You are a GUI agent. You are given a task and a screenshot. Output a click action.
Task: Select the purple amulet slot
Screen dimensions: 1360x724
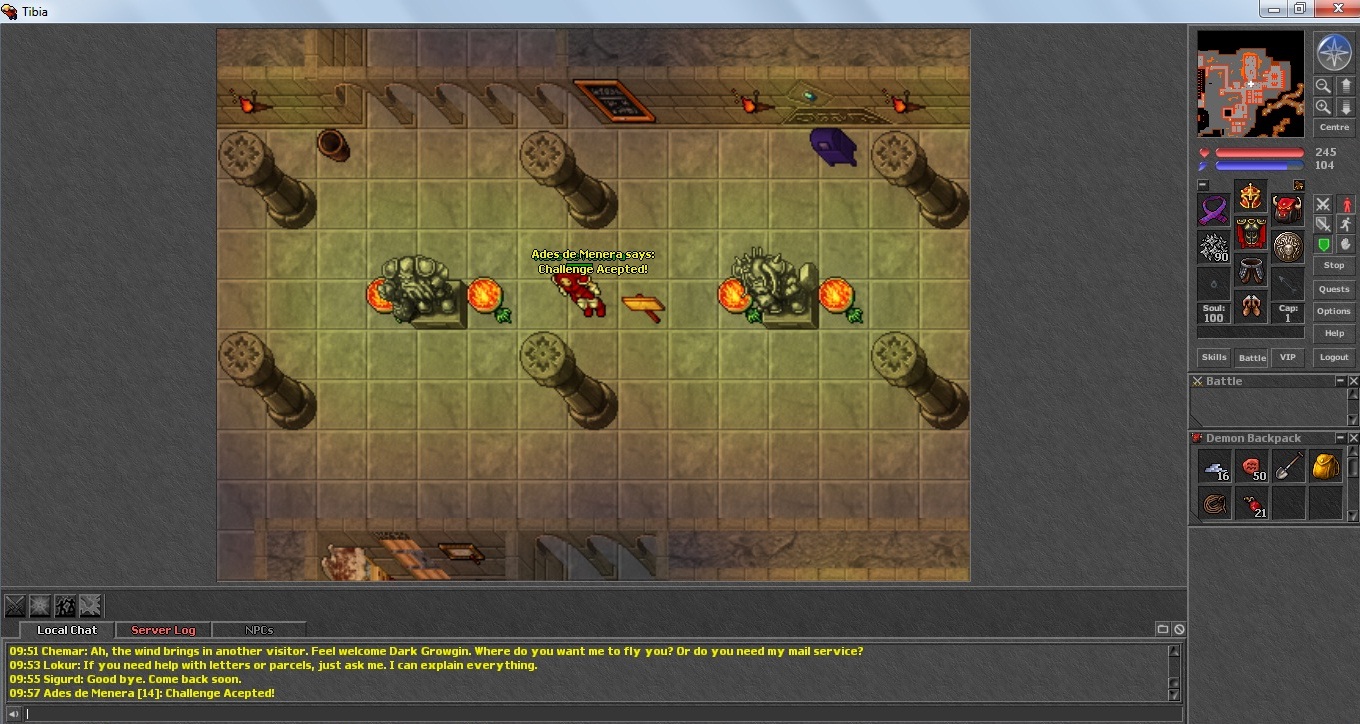(x=1214, y=210)
